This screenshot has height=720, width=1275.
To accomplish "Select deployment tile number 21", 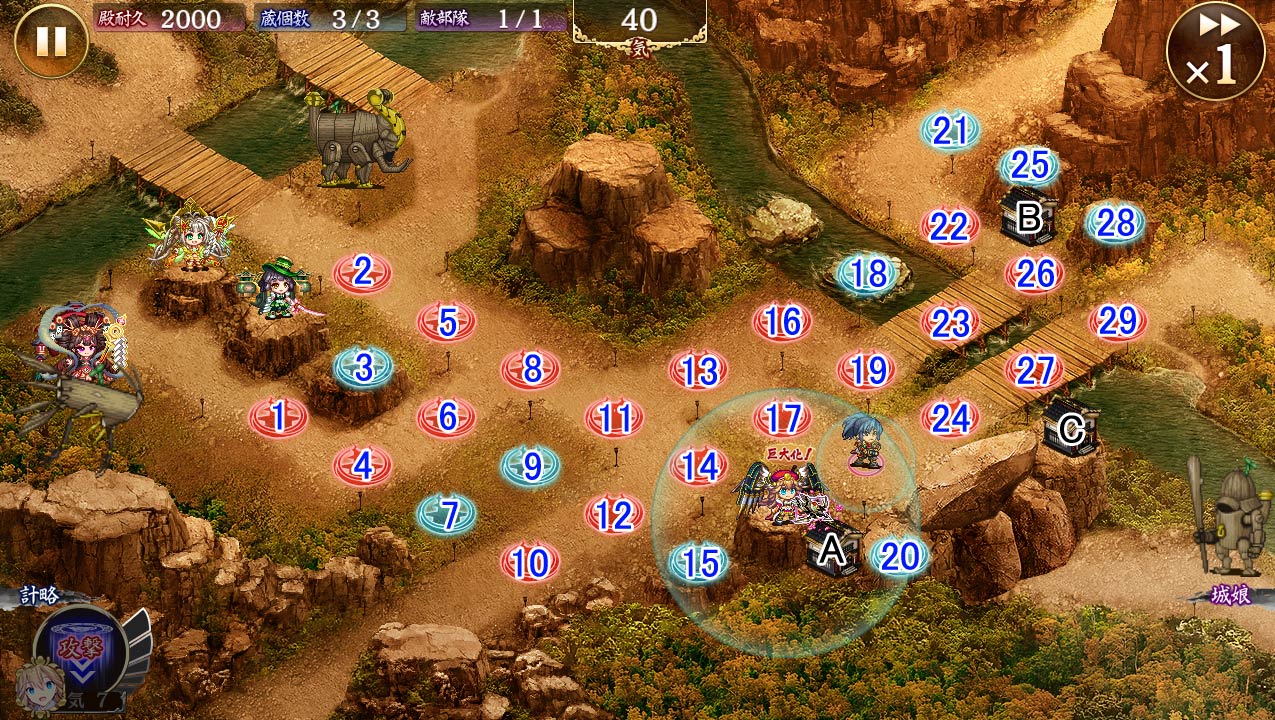I will pyautogui.click(x=951, y=131).
